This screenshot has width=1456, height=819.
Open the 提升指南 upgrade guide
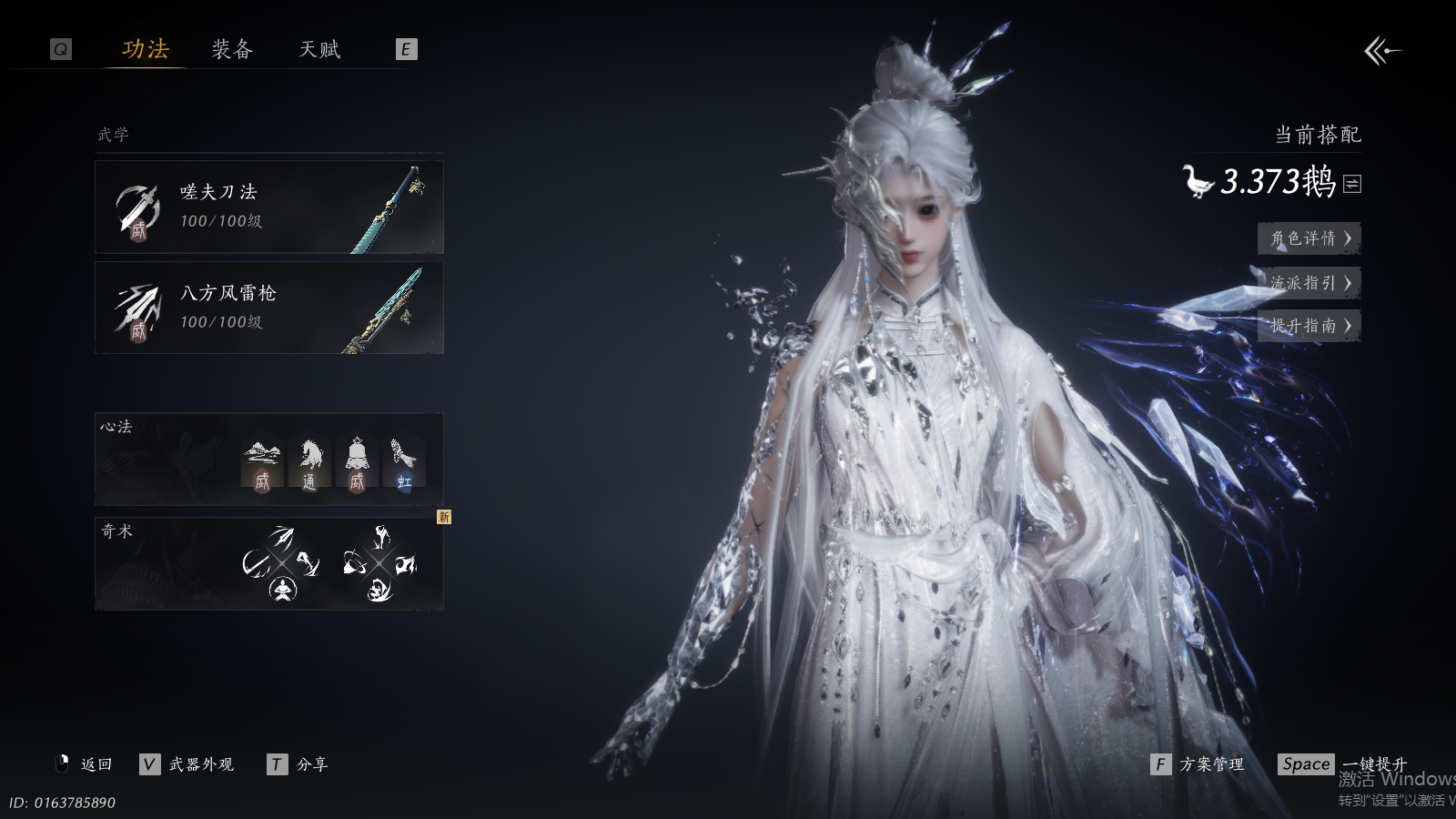point(1309,326)
